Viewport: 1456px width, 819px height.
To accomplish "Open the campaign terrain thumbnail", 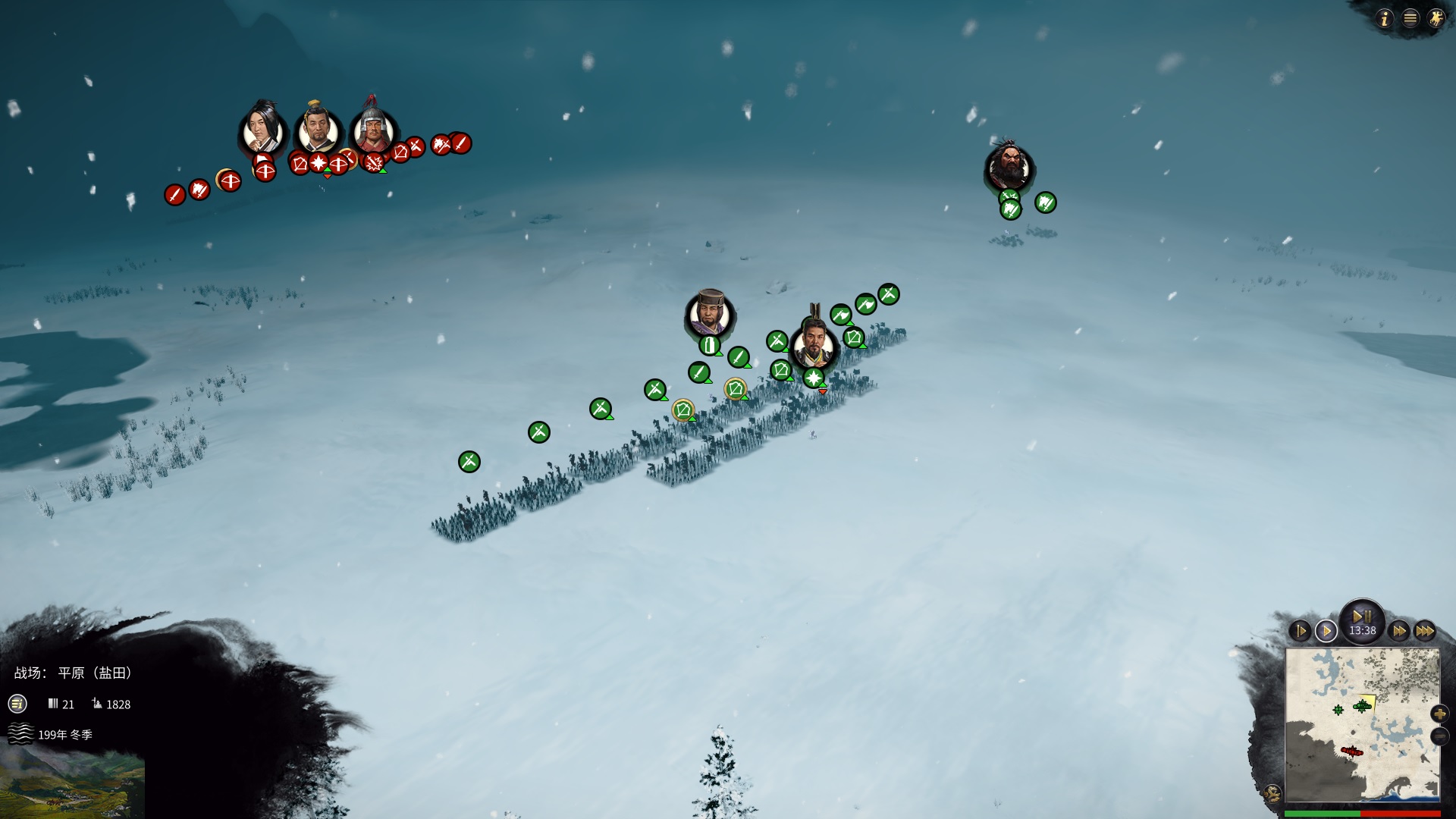I will point(72,785).
